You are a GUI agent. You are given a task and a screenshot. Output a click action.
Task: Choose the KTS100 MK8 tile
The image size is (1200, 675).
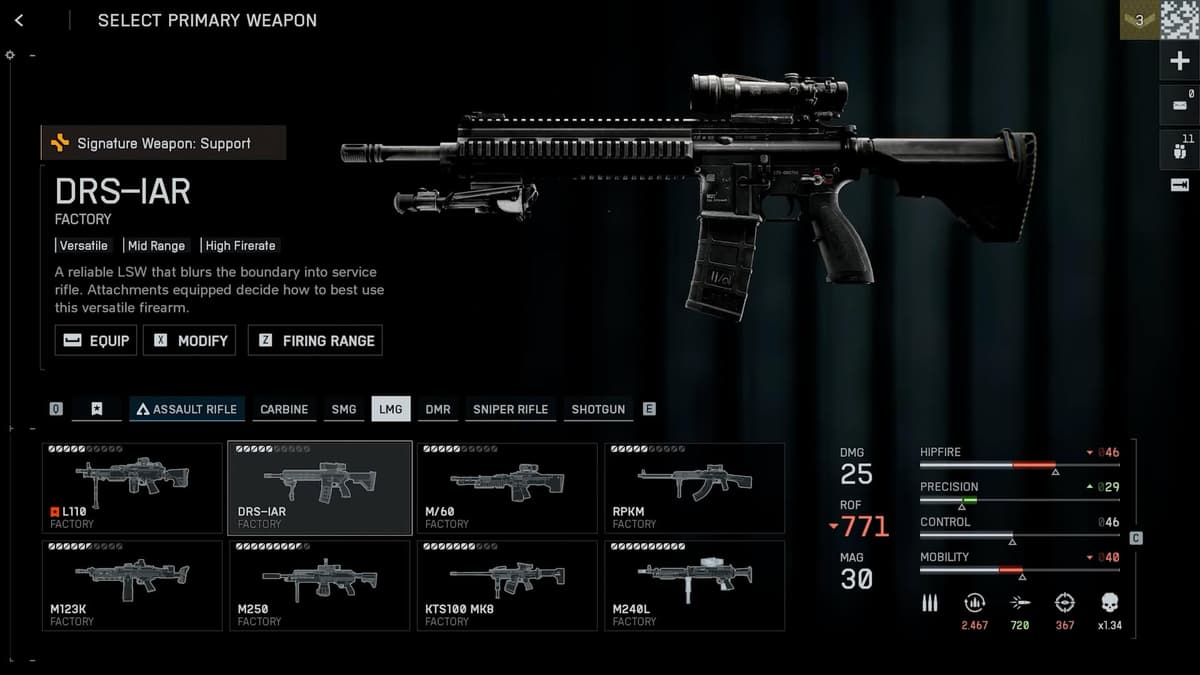point(507,585)
